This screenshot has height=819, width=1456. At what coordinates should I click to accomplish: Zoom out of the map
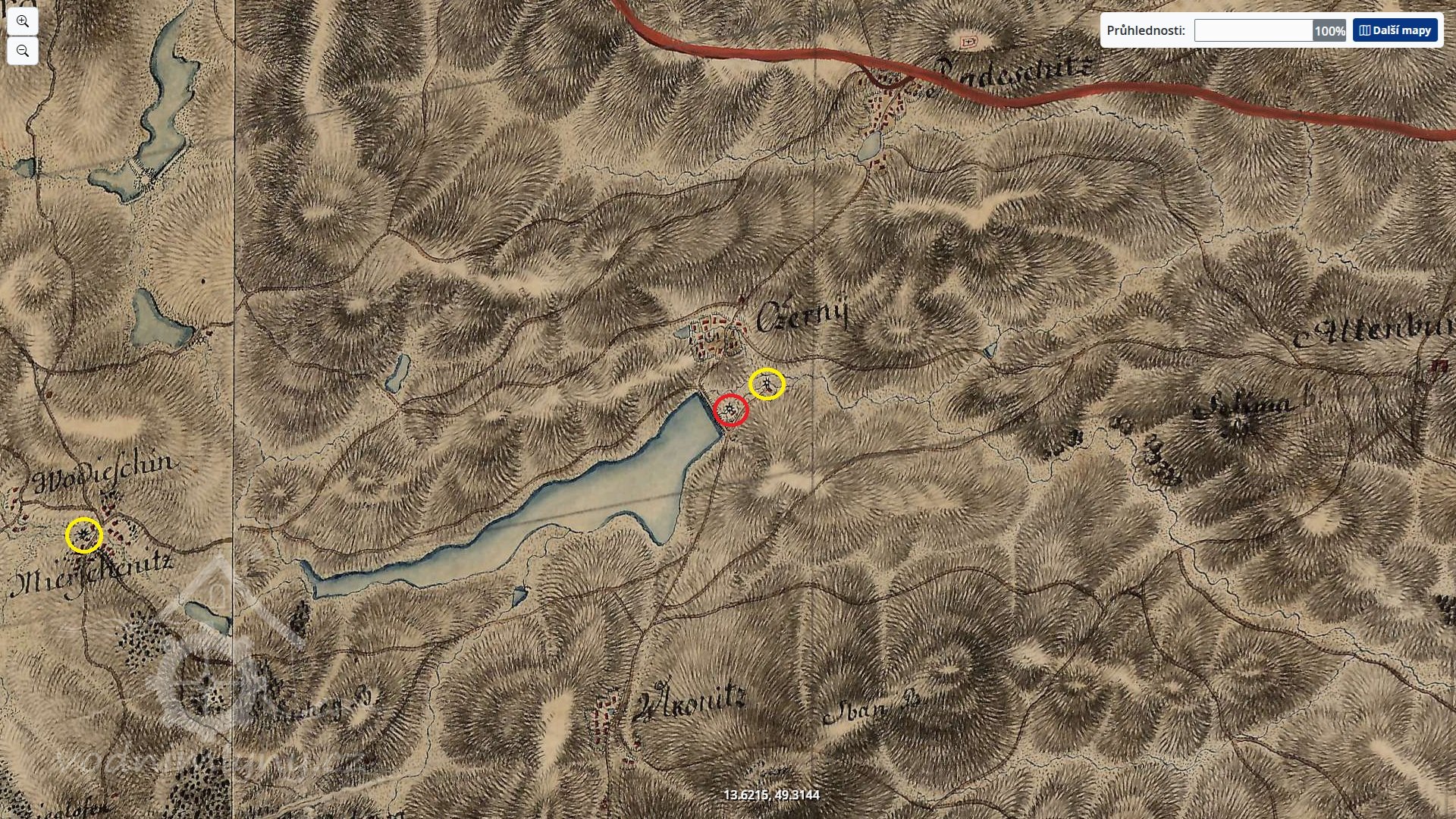click(x=23, y=51)
